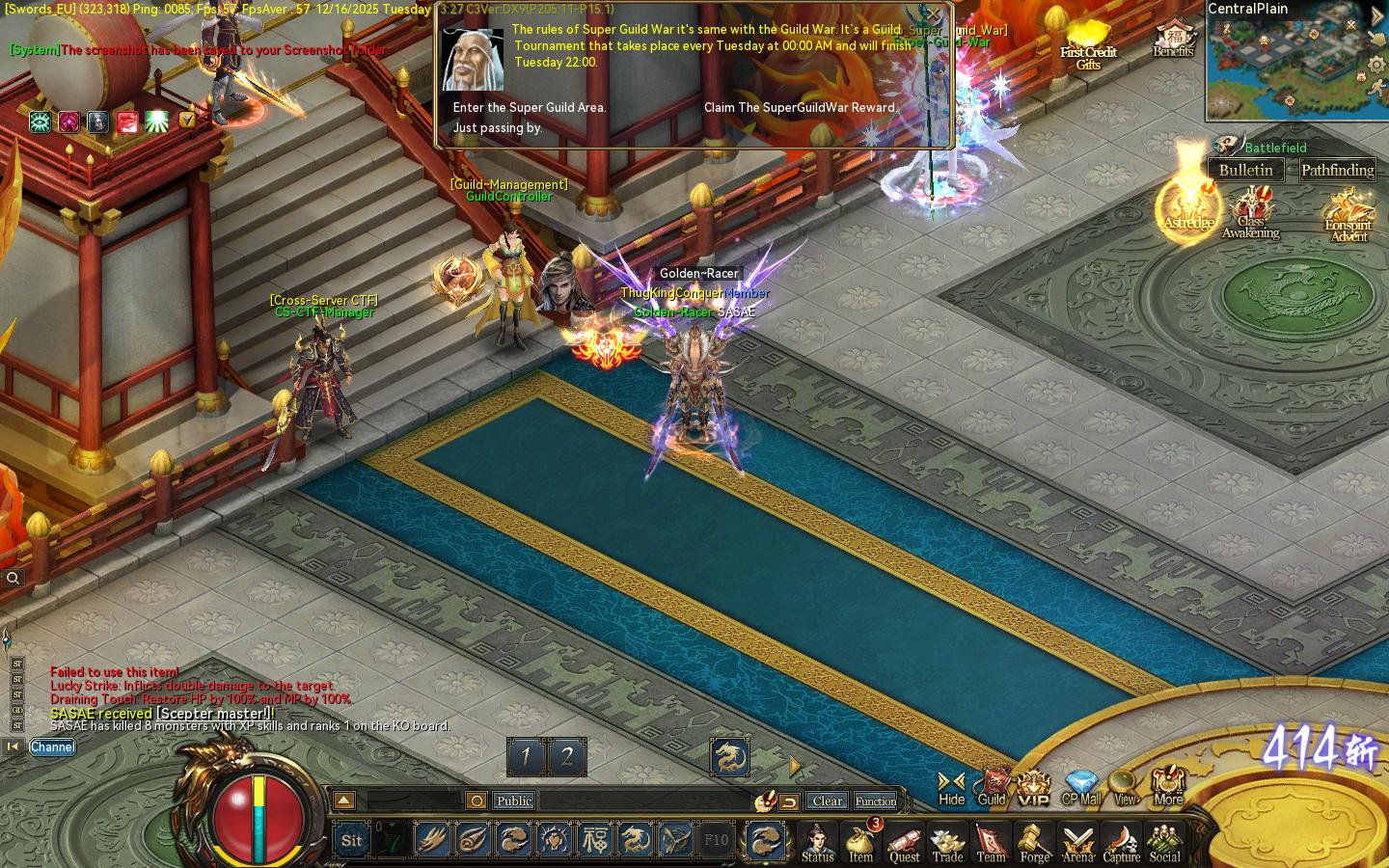Choose 'Enter the Super Guild Area' option
The height and width of the screenshot is (868, 1389).
530,108
